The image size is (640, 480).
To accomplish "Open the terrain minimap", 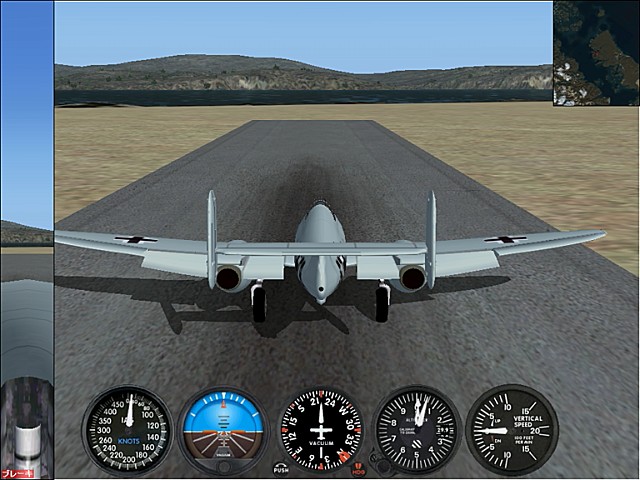I will click(596, 52).
